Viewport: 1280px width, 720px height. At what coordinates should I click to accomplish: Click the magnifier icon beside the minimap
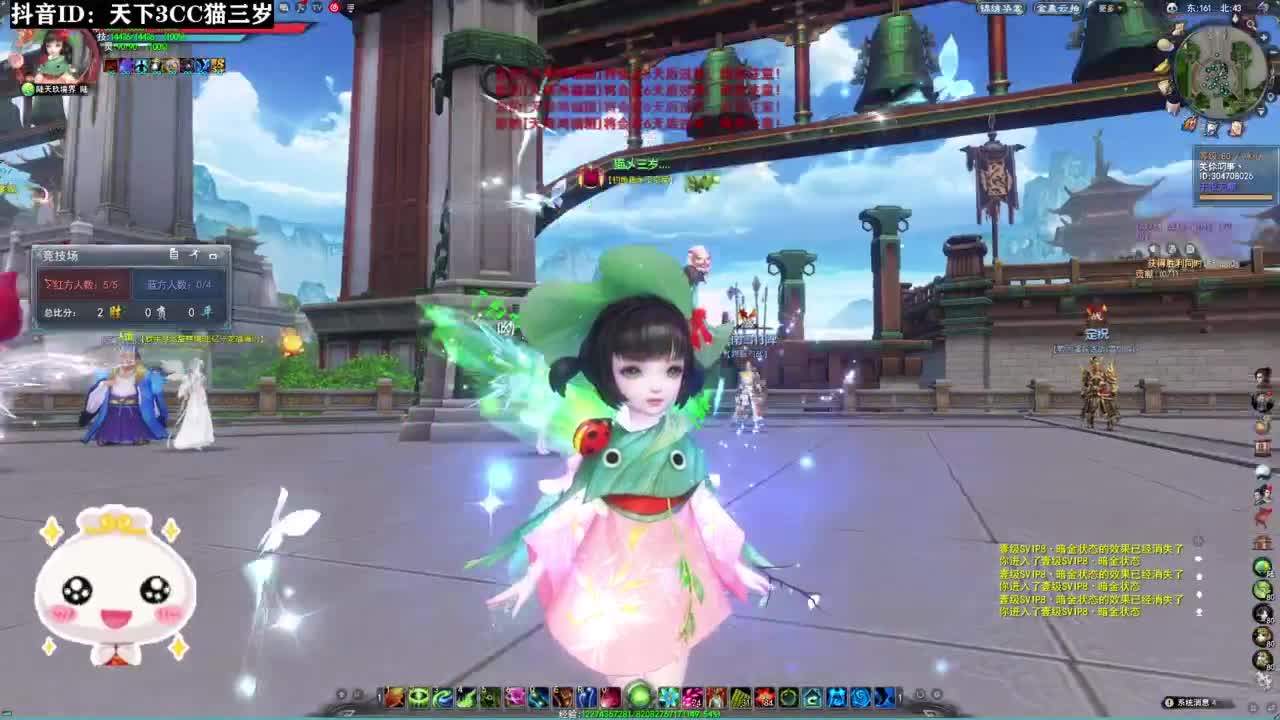(1251, 25)
